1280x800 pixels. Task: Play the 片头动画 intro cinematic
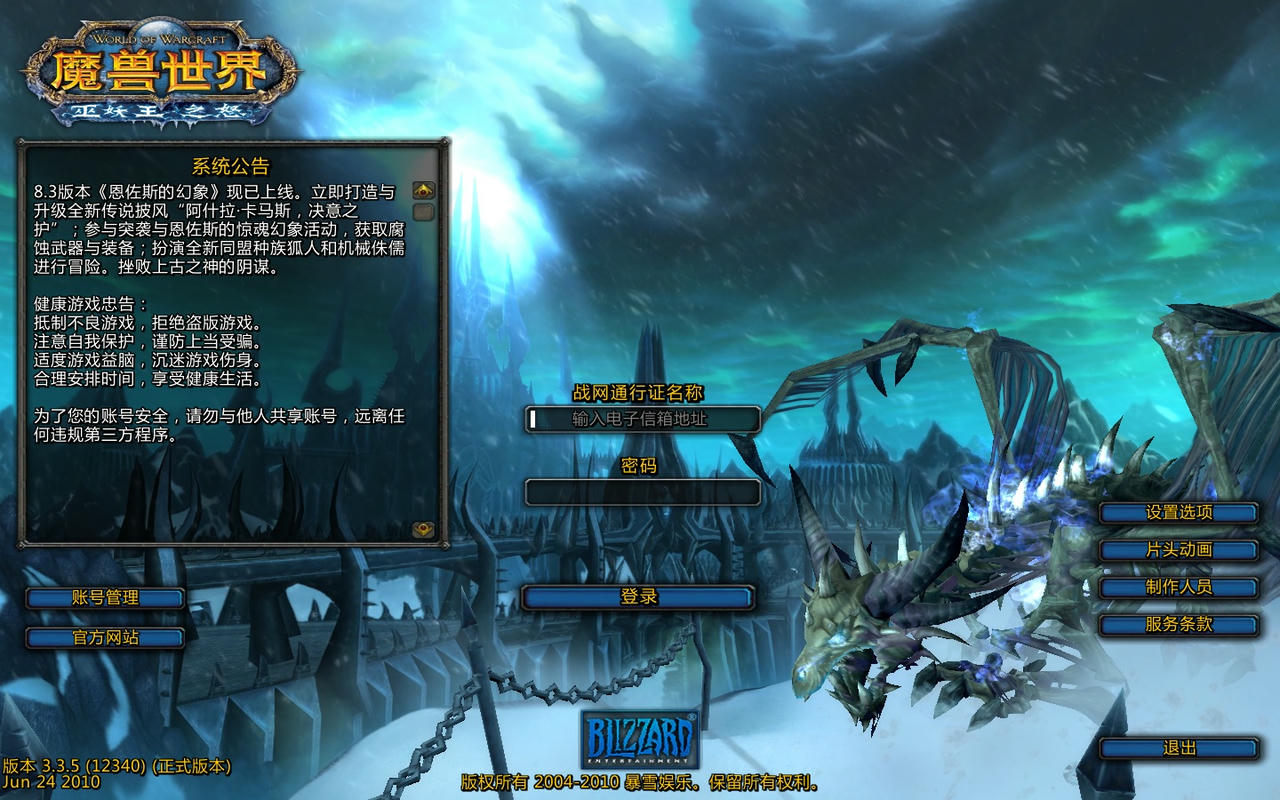[x=1178, y=550]
